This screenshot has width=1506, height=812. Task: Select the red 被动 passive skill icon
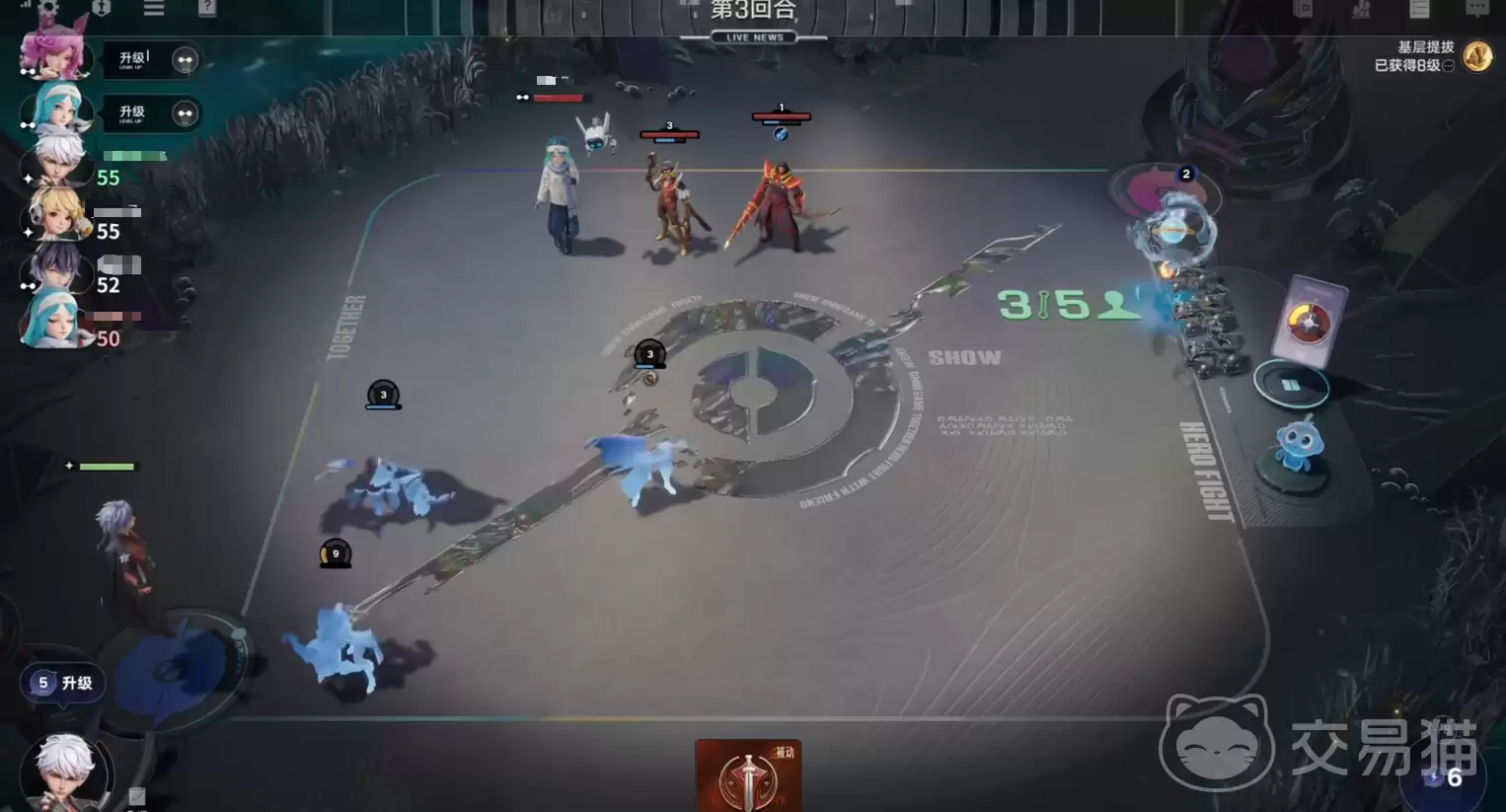click(x=747, y=779)
